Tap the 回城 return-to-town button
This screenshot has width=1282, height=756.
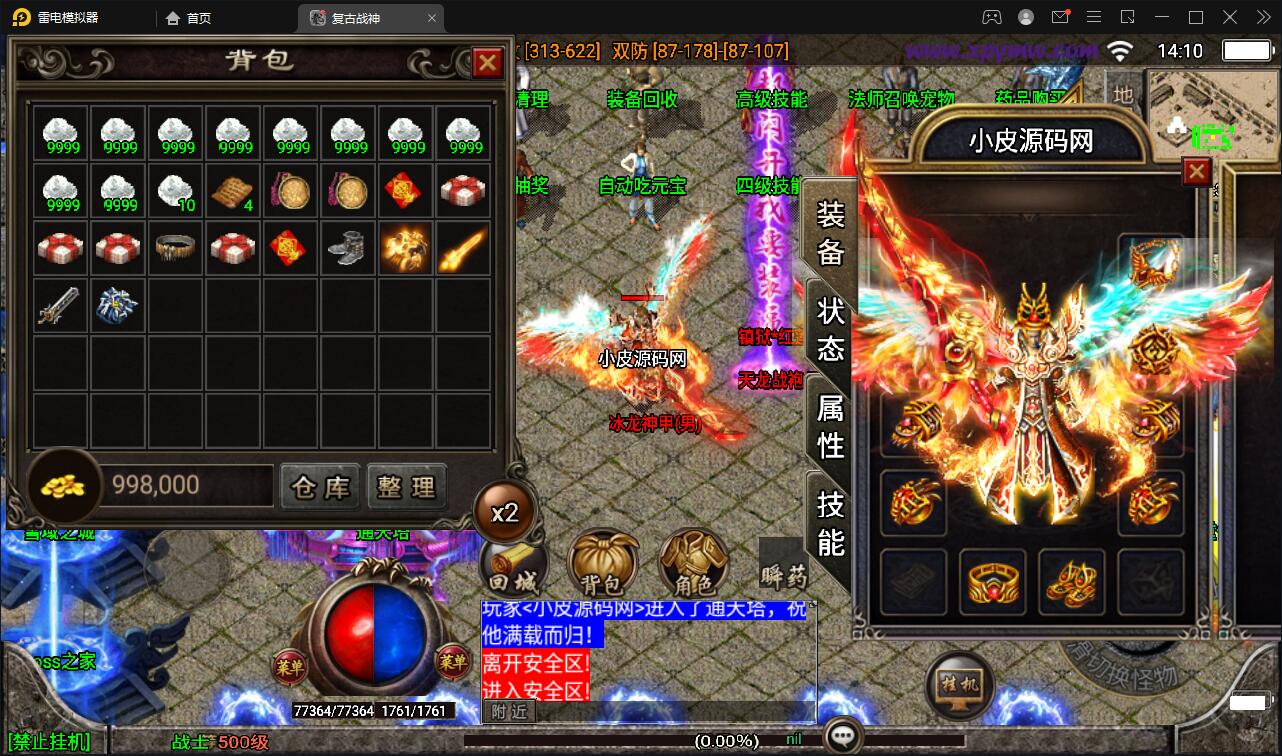513,566
